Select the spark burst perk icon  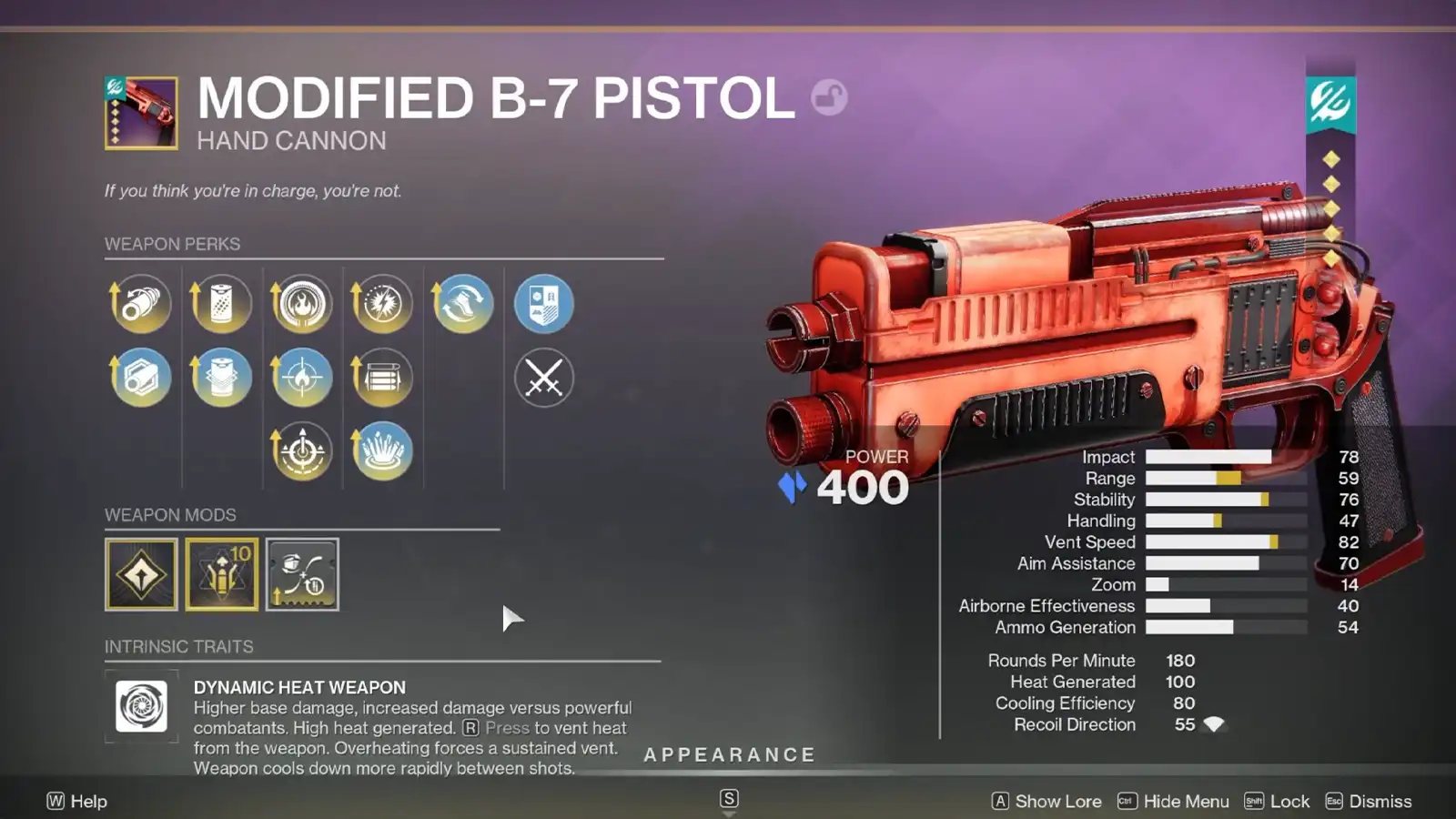[x=382, y=304]
